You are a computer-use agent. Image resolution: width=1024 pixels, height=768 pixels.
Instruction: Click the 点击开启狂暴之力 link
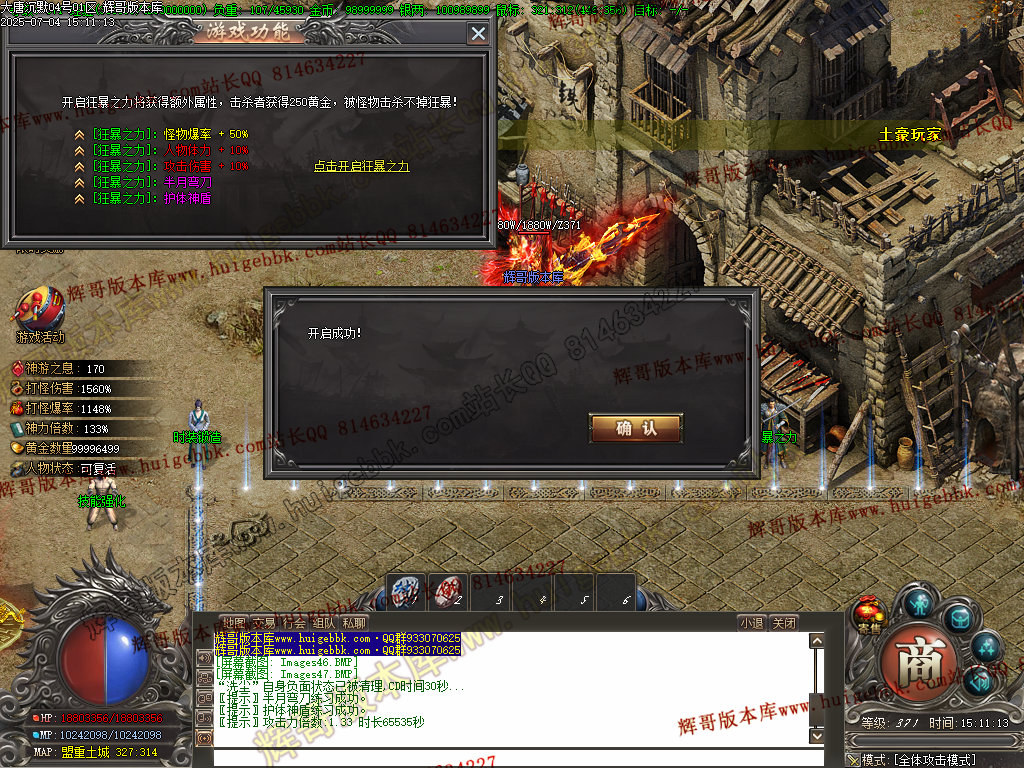coord(361,166)
